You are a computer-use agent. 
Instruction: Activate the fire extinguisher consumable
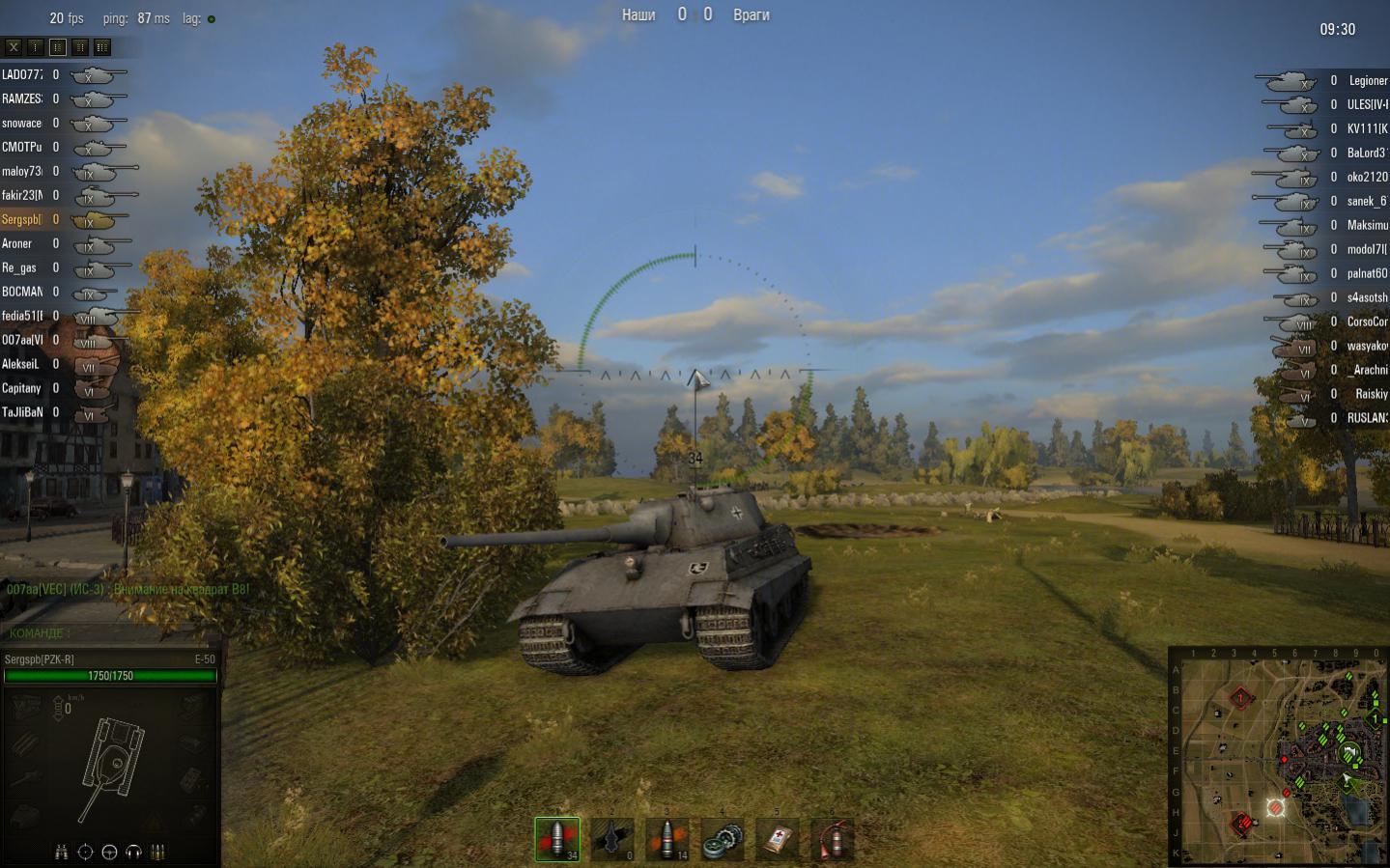click(x=833, y=839)
